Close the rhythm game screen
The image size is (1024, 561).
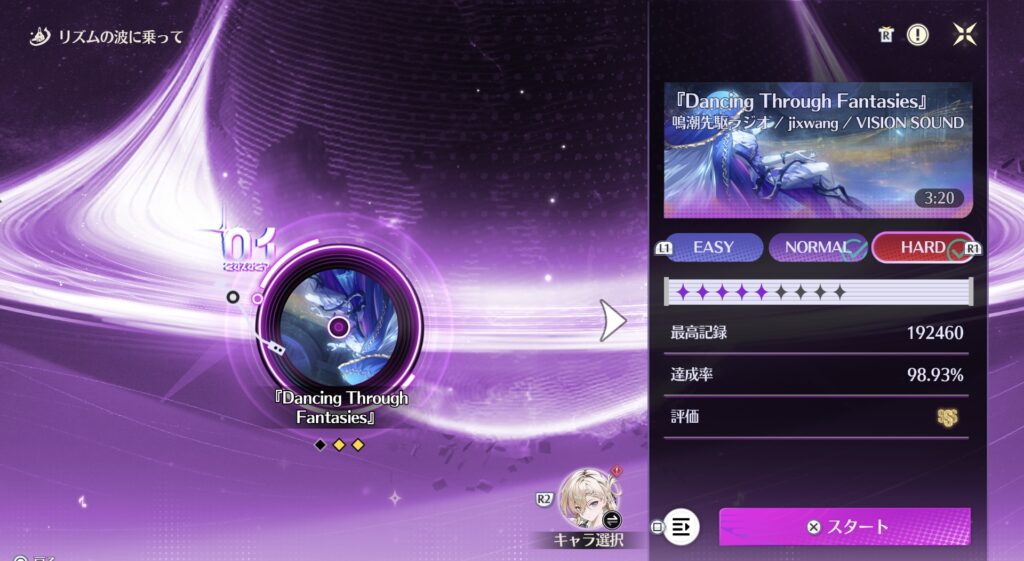tap(965, 35)
